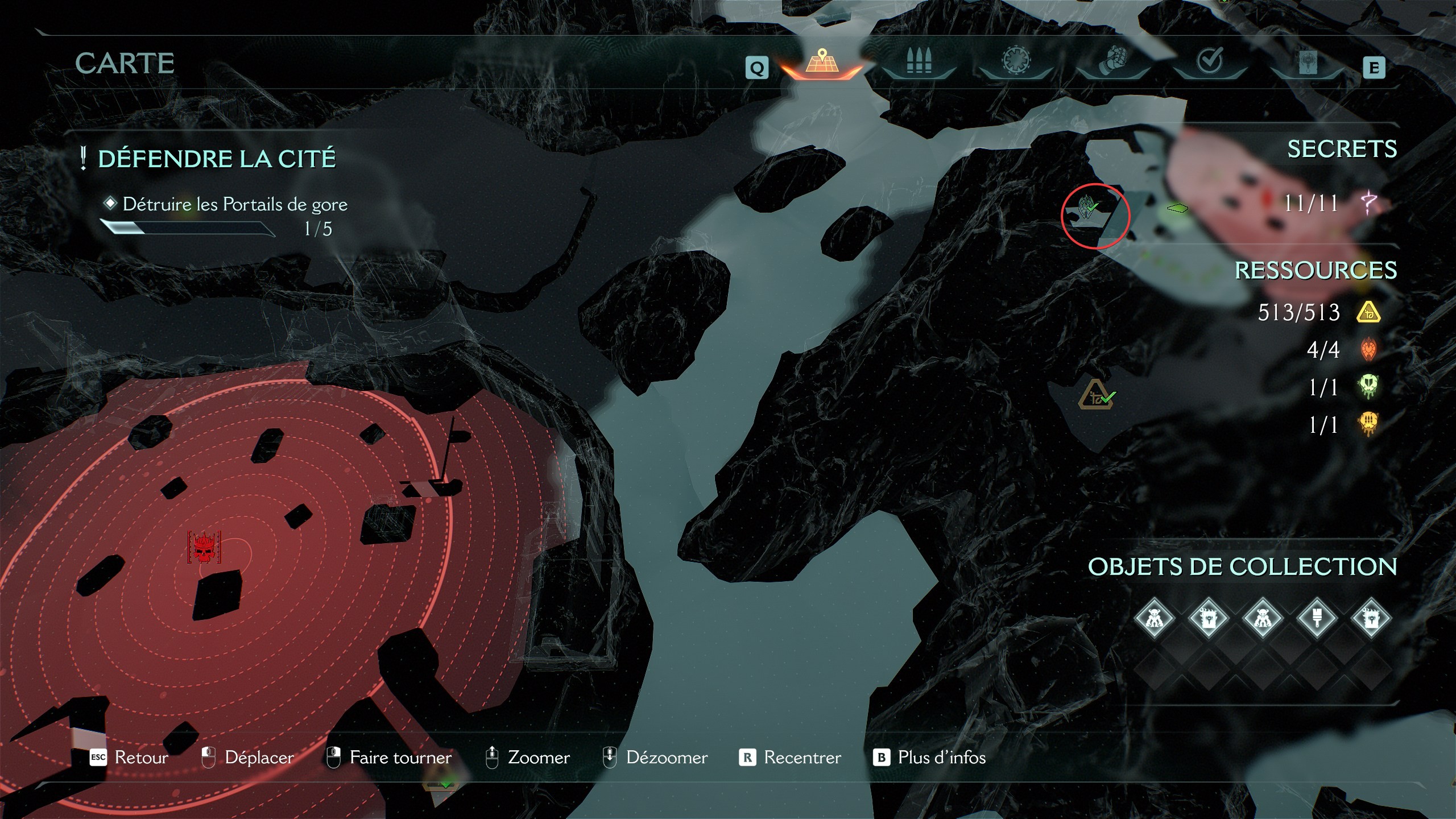1456x819 pixels.
Task: Click Plus d'infos in the bottom bar
Action: pyautogui.click(x=941, y=758)
